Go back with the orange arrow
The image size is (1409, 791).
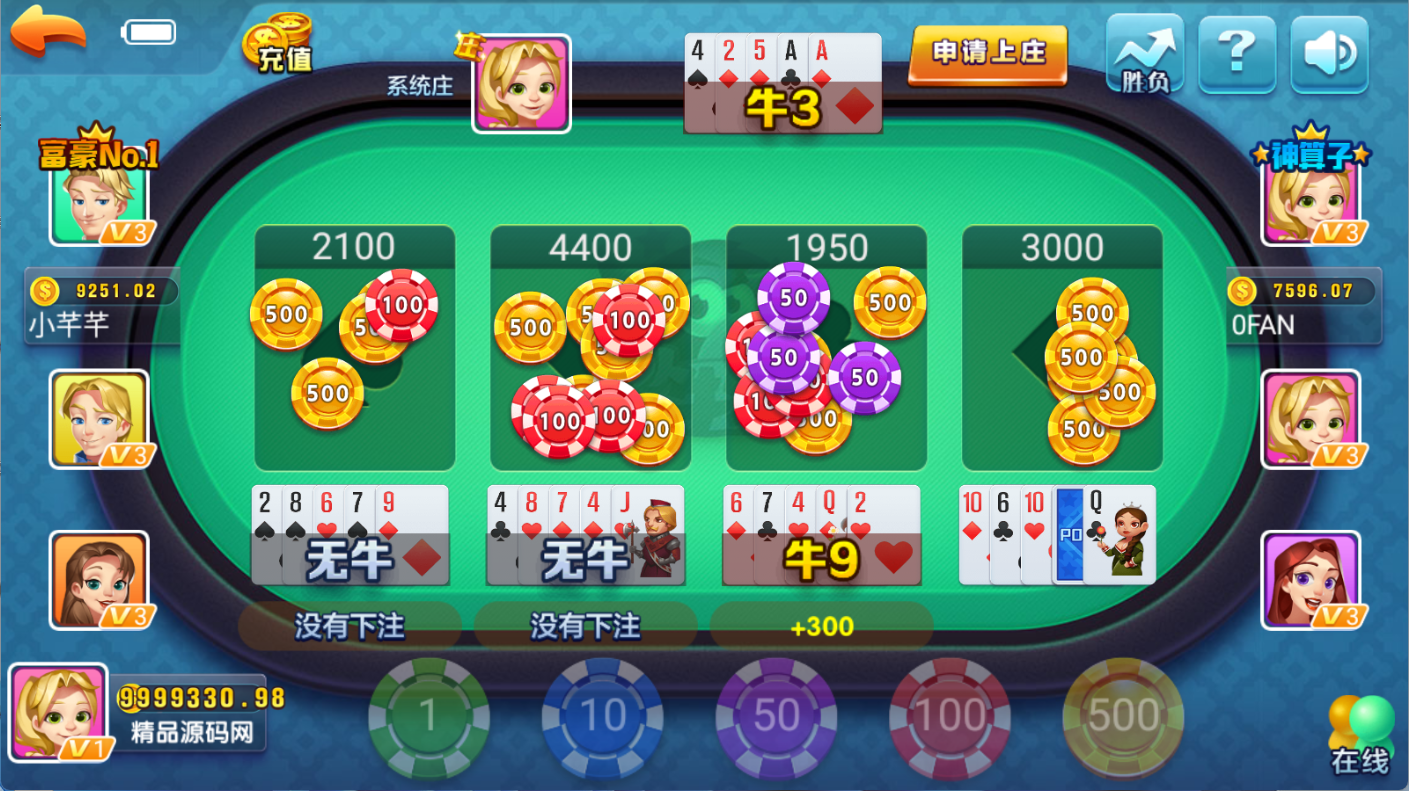coord(48,32)
